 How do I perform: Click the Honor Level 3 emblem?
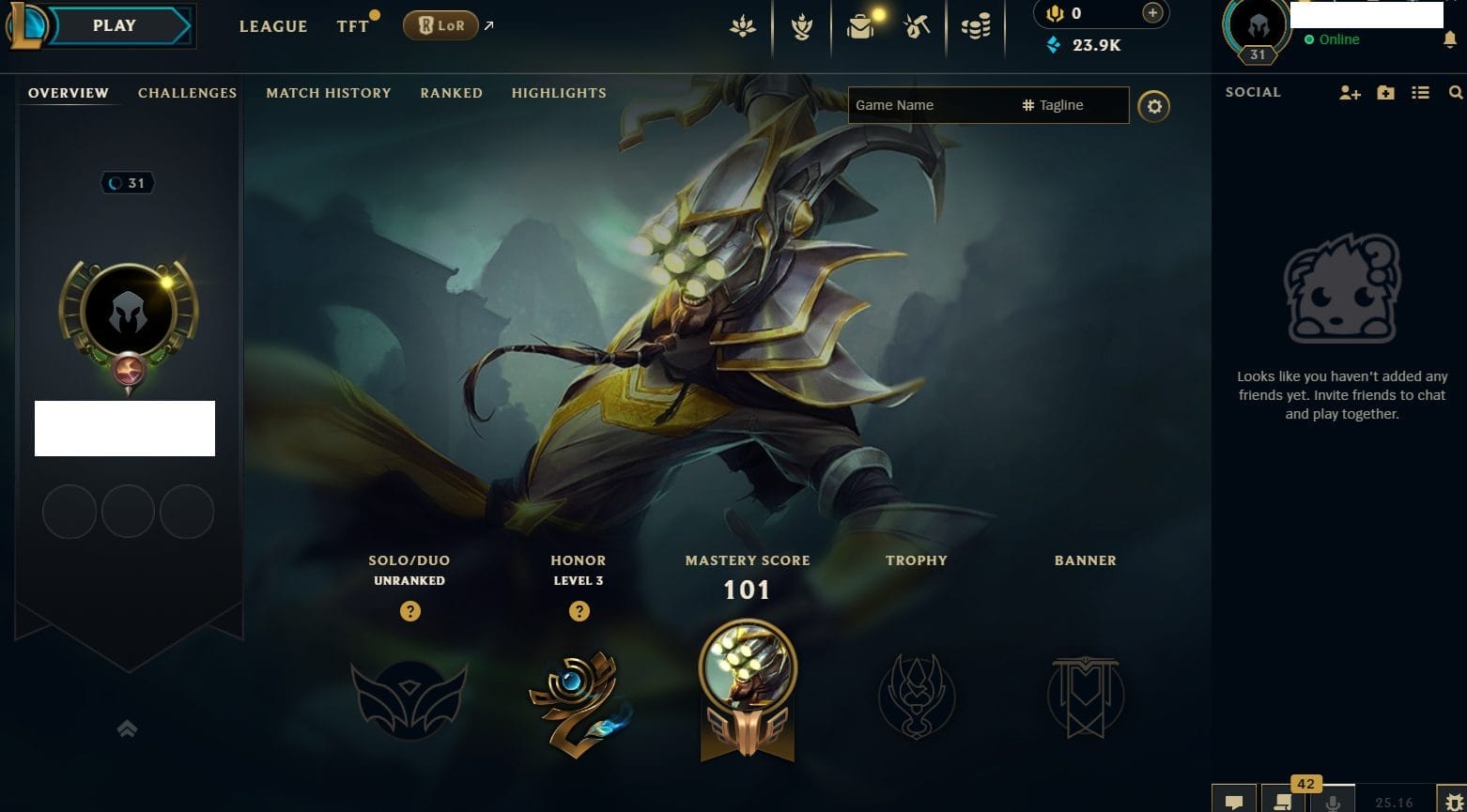[x=579, y=697]
